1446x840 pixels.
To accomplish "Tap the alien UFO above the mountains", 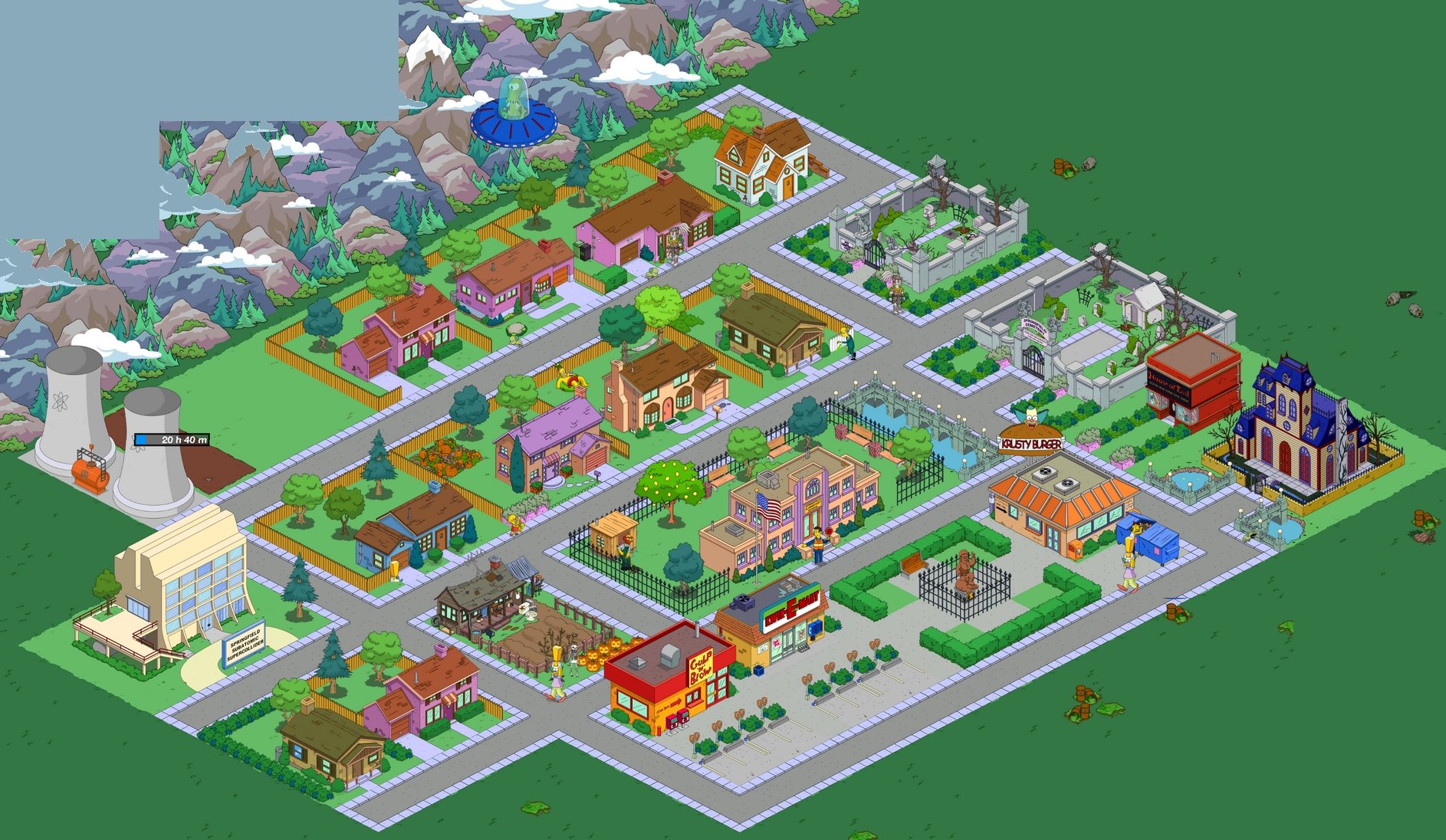I will pos(515,123).
